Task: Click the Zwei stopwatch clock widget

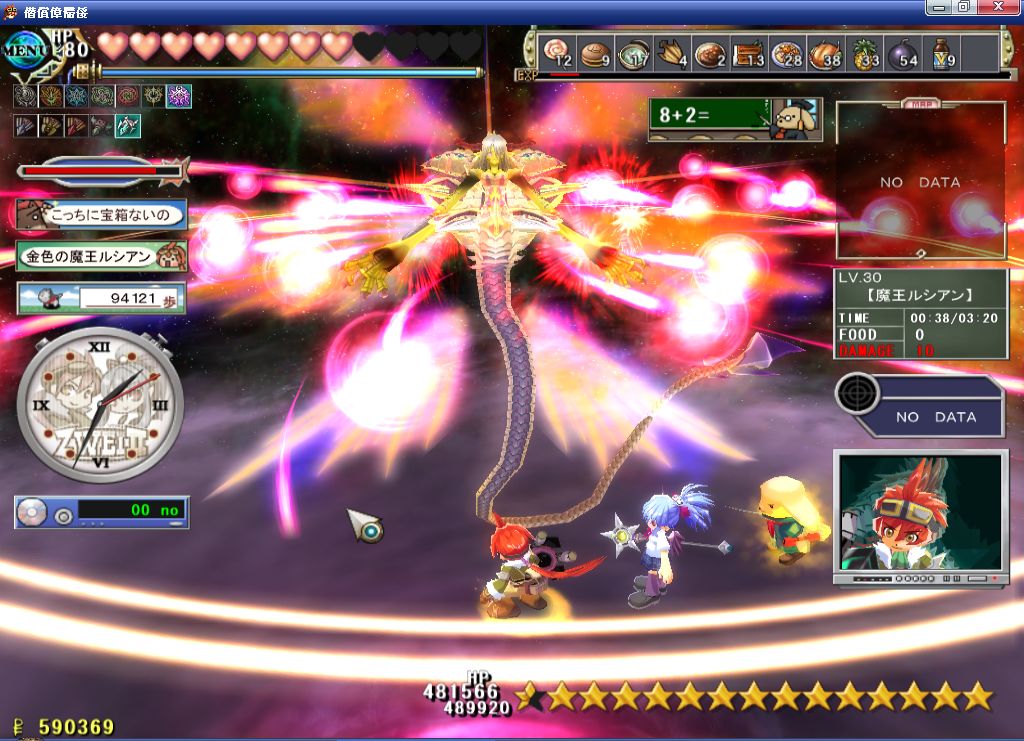Action: (x=100, y=405)
